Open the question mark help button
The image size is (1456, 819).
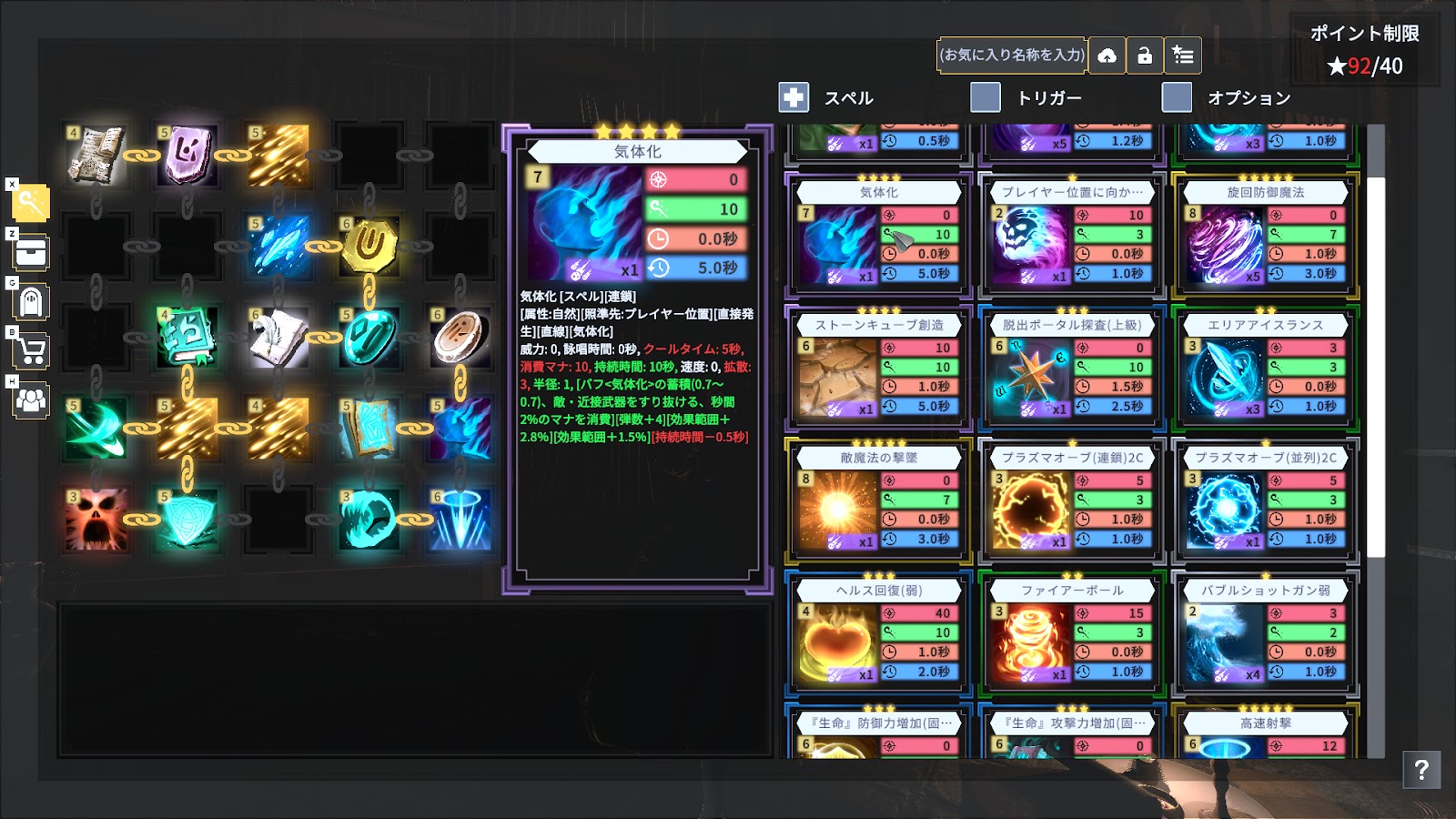click(1421, 770)
